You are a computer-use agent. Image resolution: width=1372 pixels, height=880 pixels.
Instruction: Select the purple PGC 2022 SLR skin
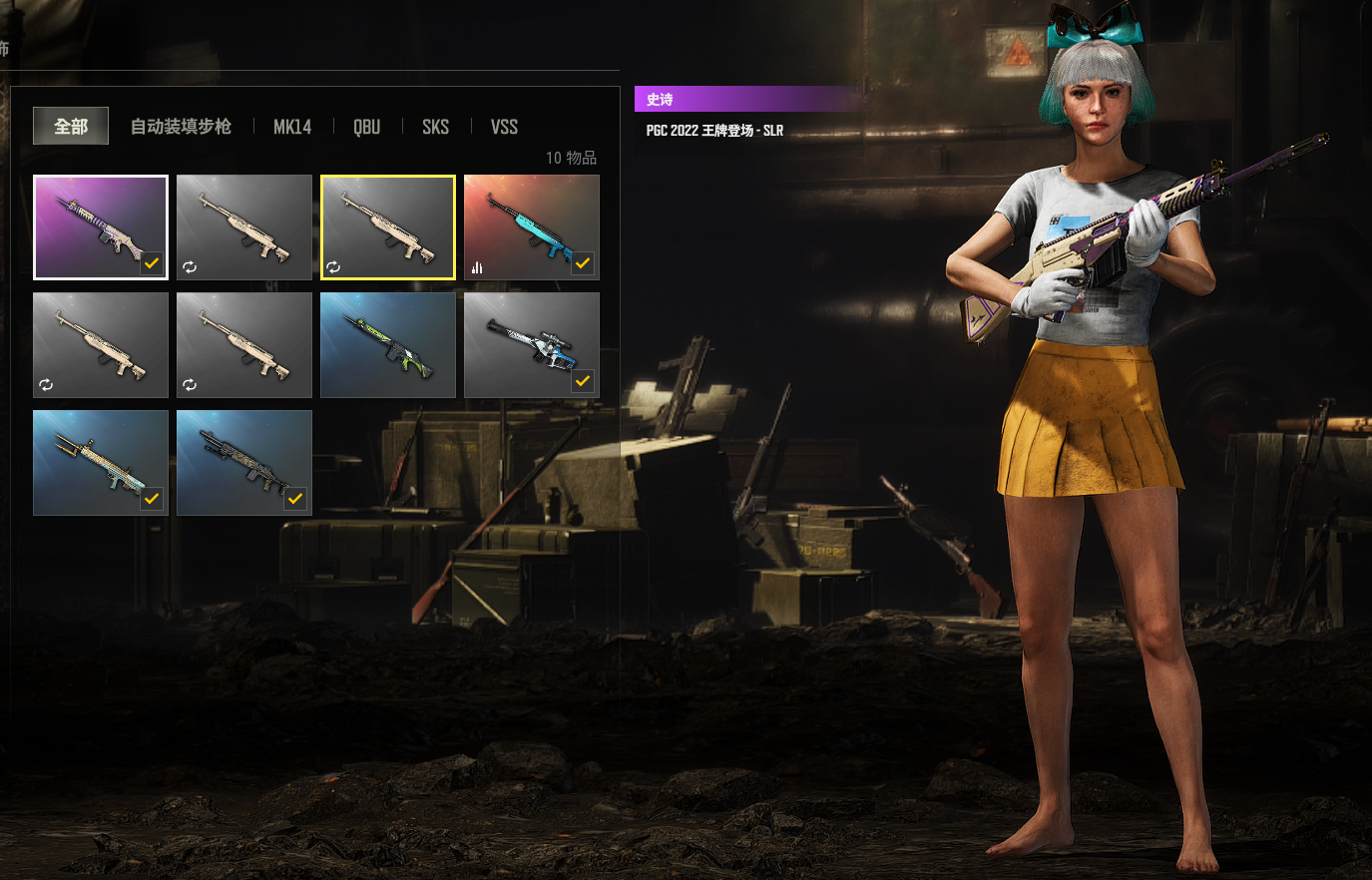[101, 227]
